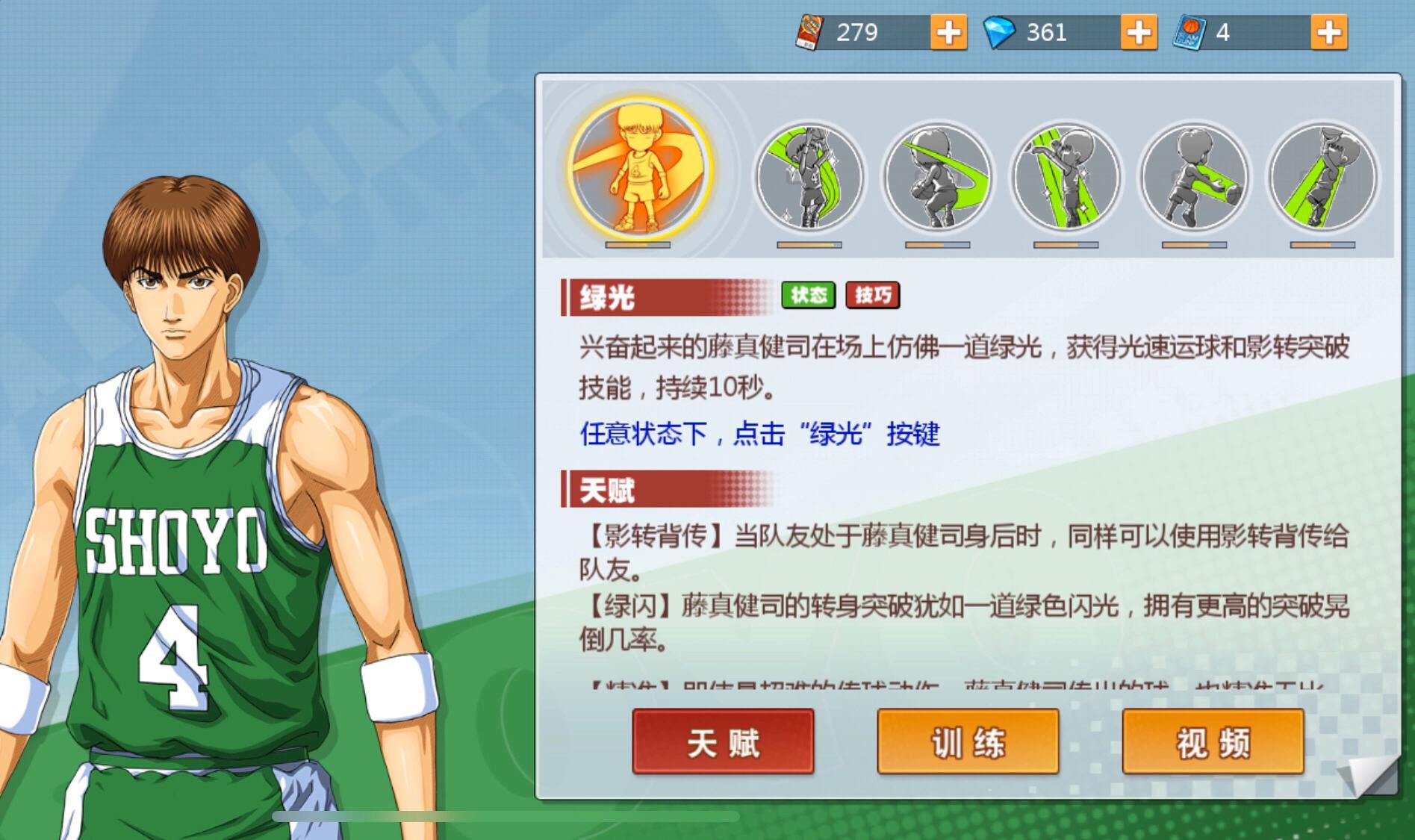1415x840 pixels.
Task: Open the 天赋 talent panel
Action: pyautogui.click(x=721, y=742)
